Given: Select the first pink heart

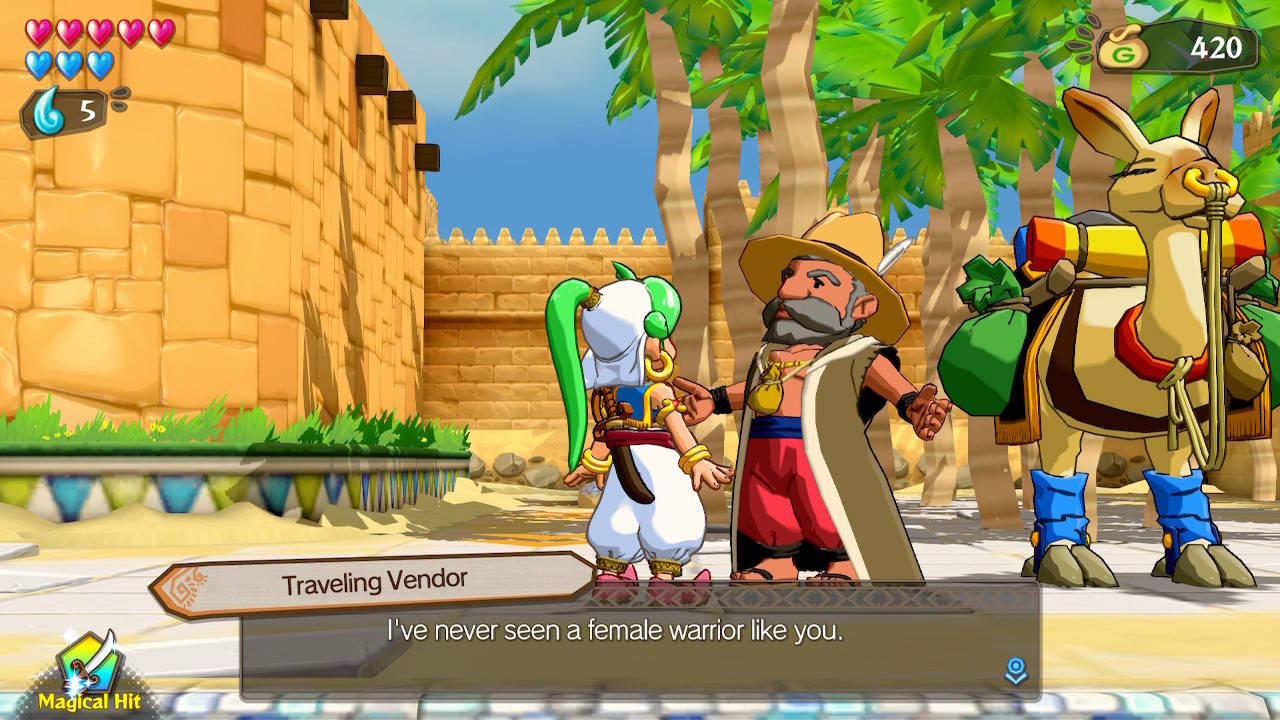Looking at the screenshot, I should pos(36,32).
